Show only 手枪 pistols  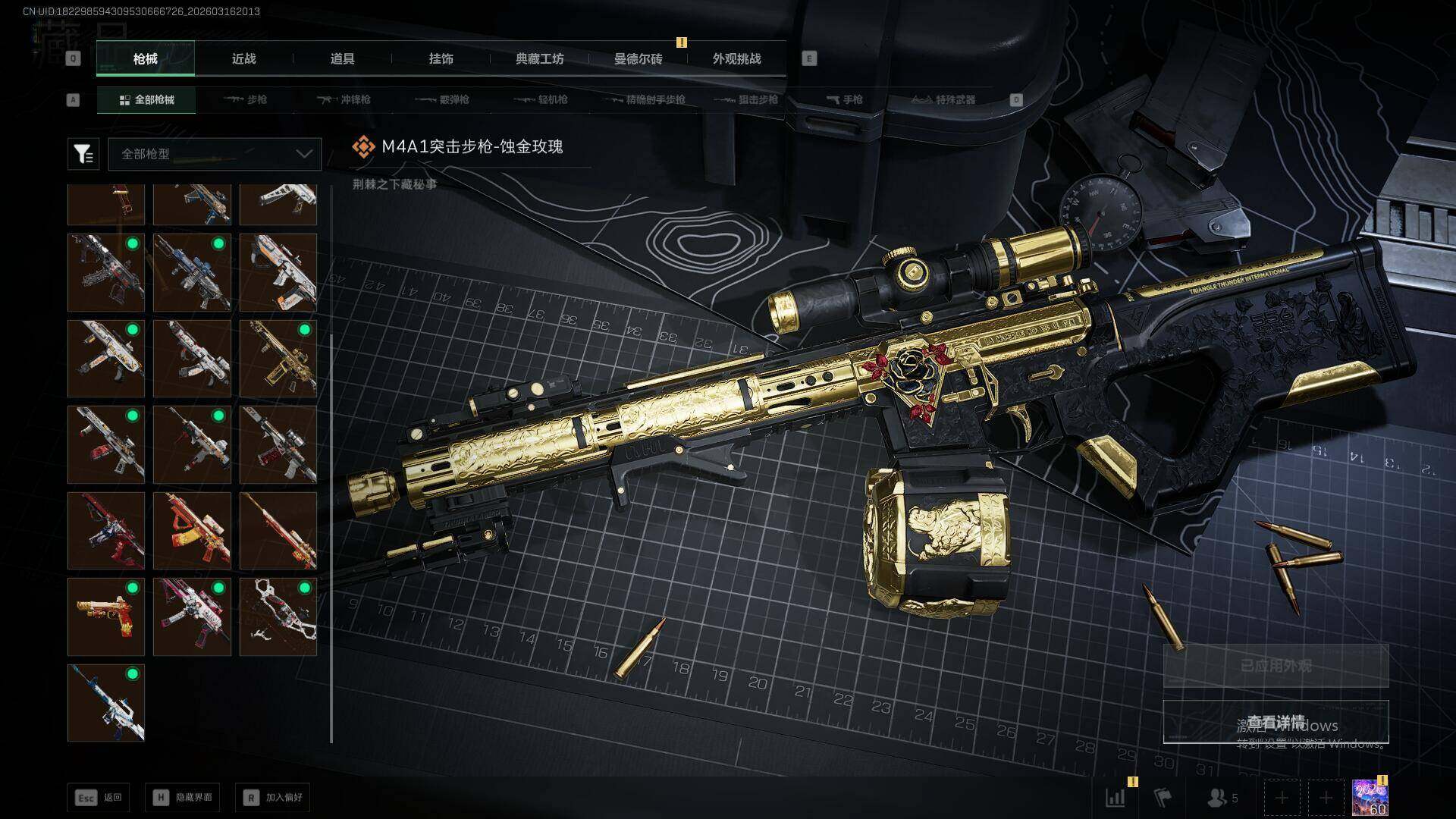click(844, 99)
